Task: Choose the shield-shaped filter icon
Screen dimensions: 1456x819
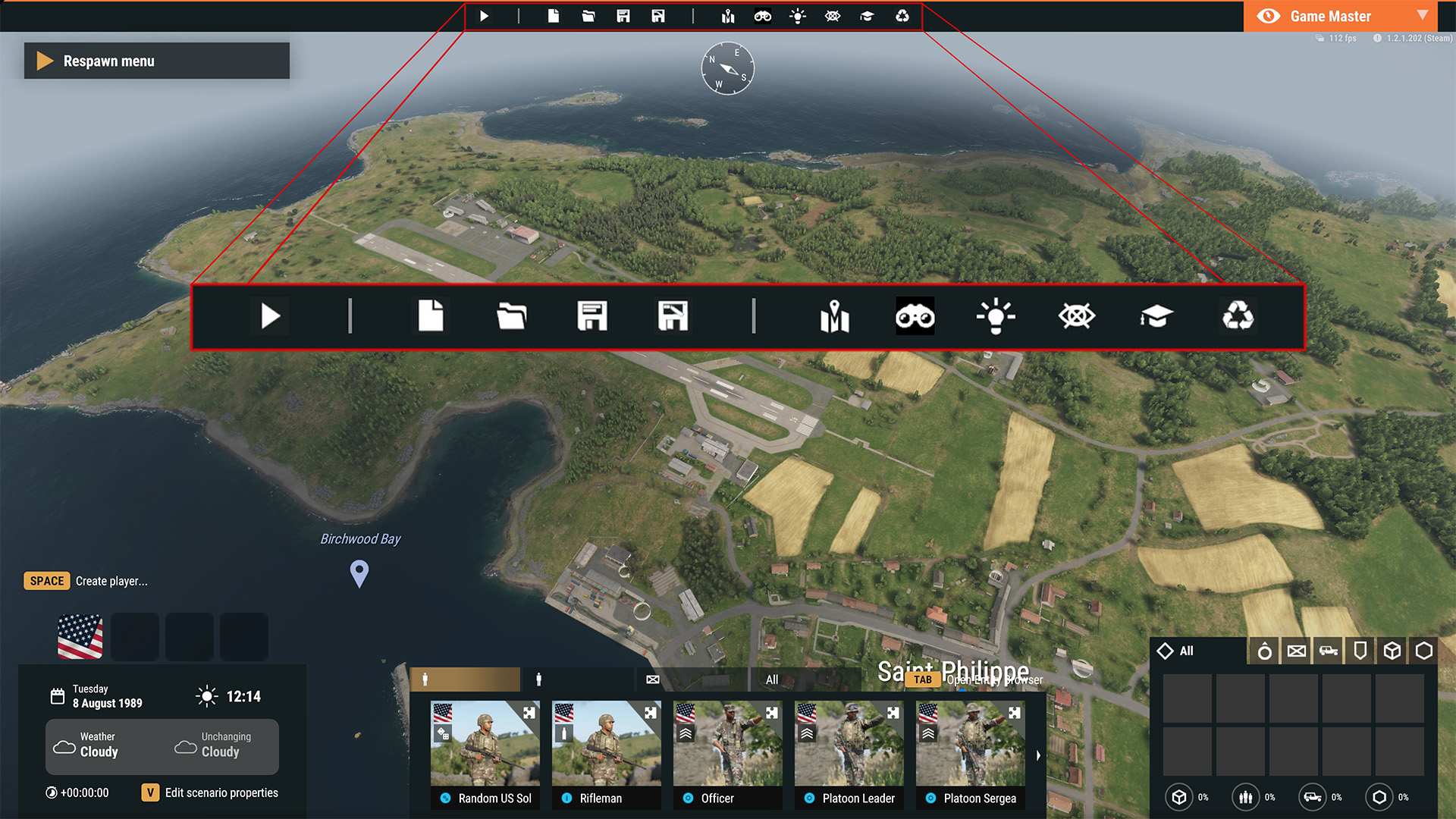Action: 1360,651
